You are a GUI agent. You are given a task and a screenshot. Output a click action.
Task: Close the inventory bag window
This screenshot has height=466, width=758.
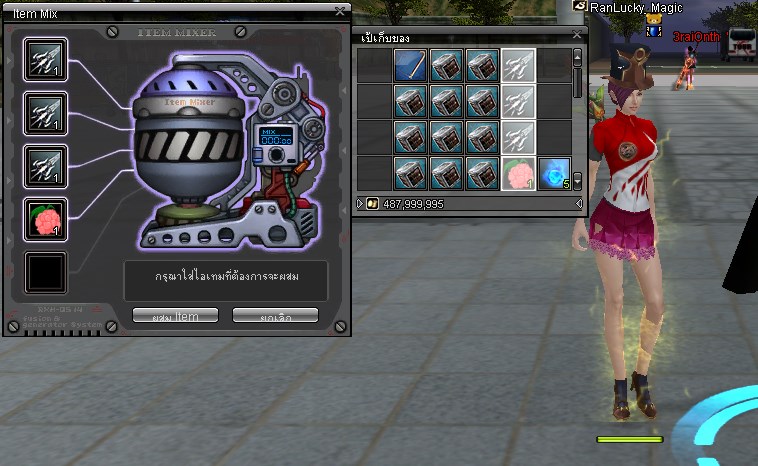click(576, 35)
